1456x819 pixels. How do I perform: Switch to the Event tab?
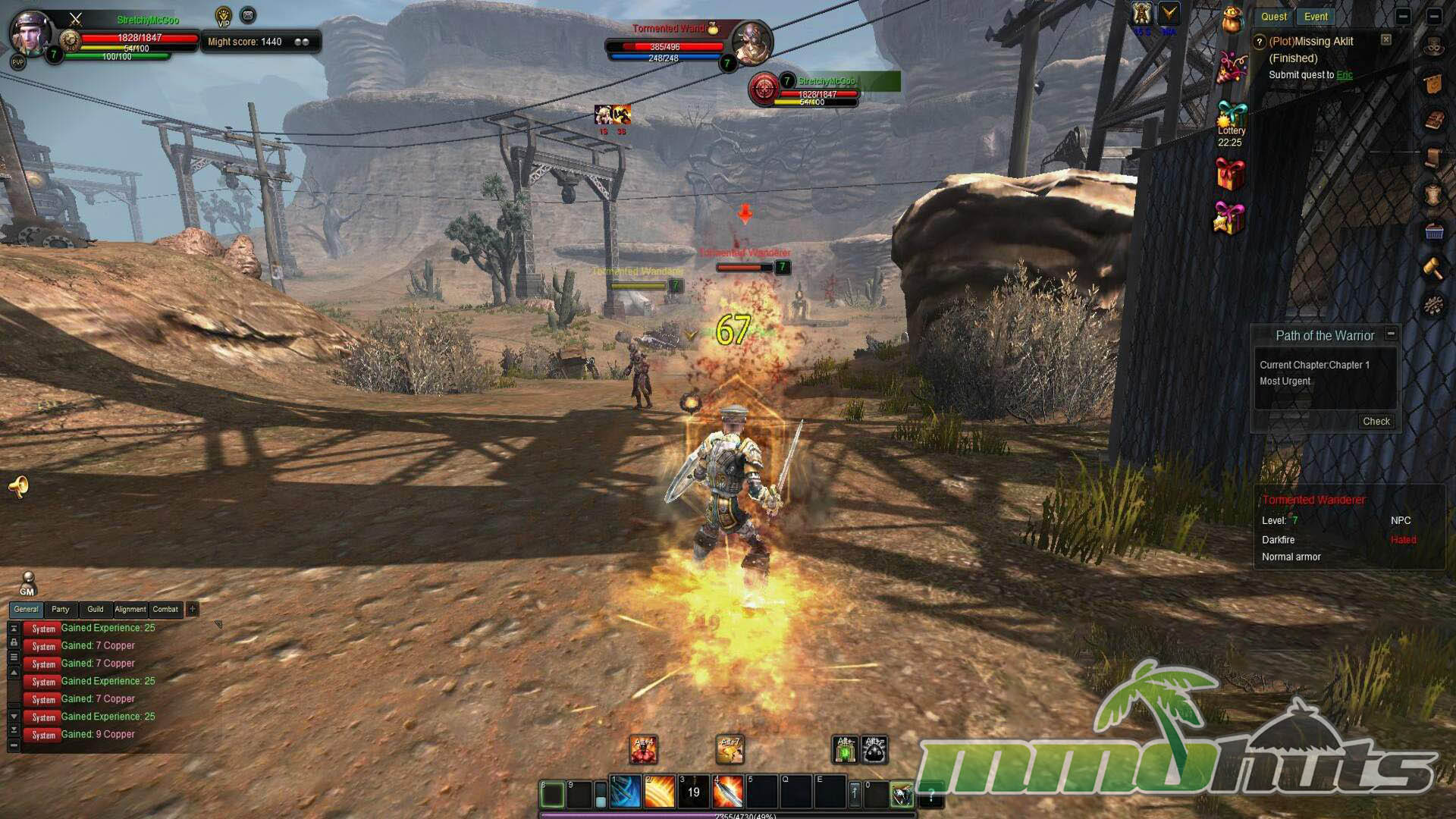[x=1316, y=17]
